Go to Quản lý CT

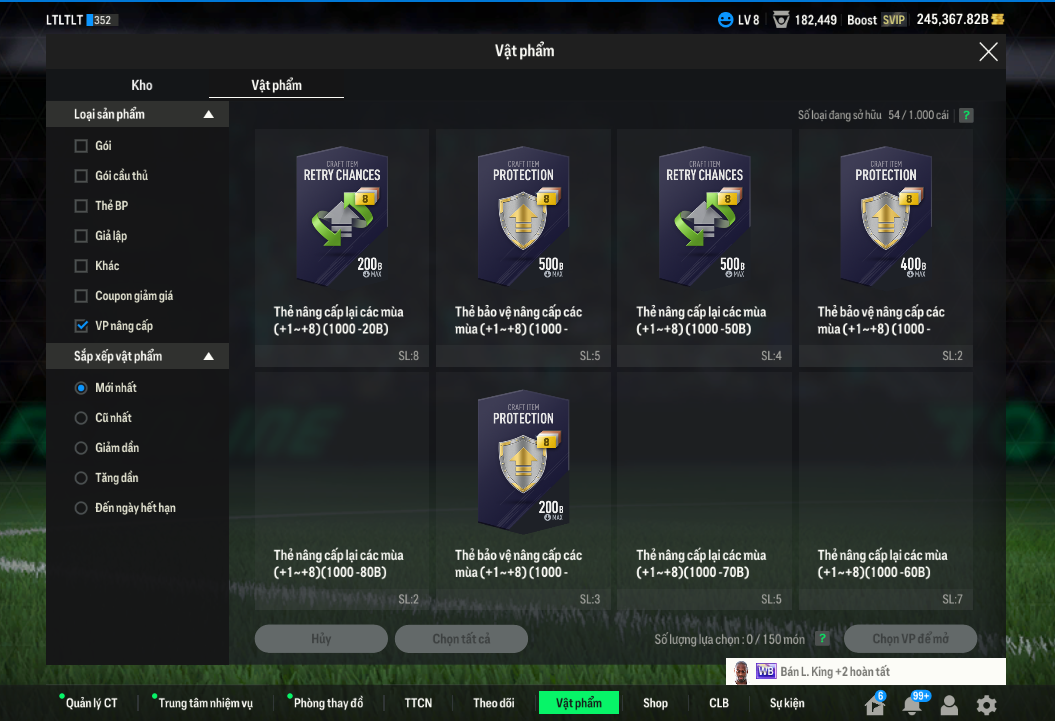tap(91, 703)
